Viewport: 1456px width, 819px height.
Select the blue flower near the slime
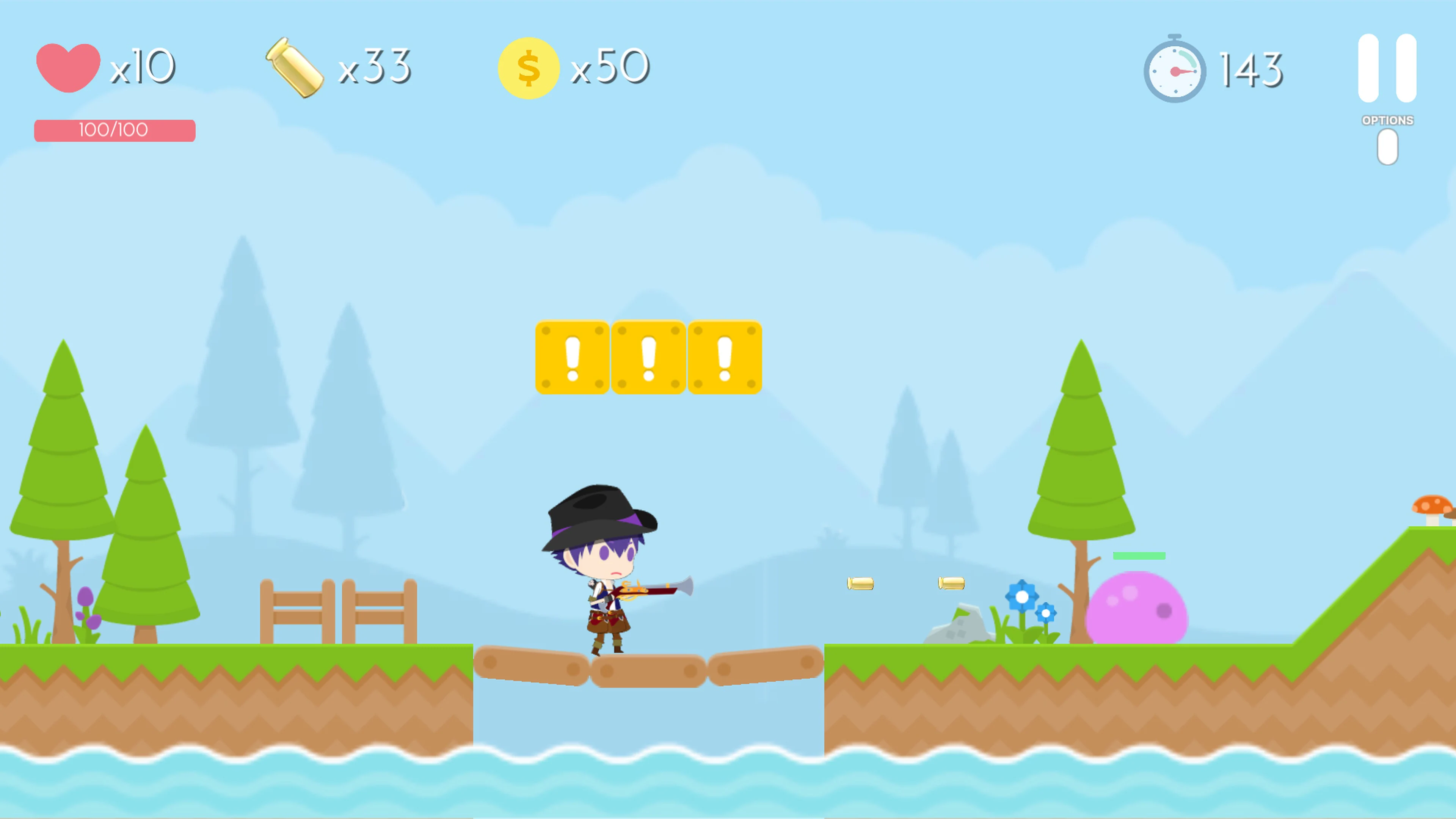1021,596
